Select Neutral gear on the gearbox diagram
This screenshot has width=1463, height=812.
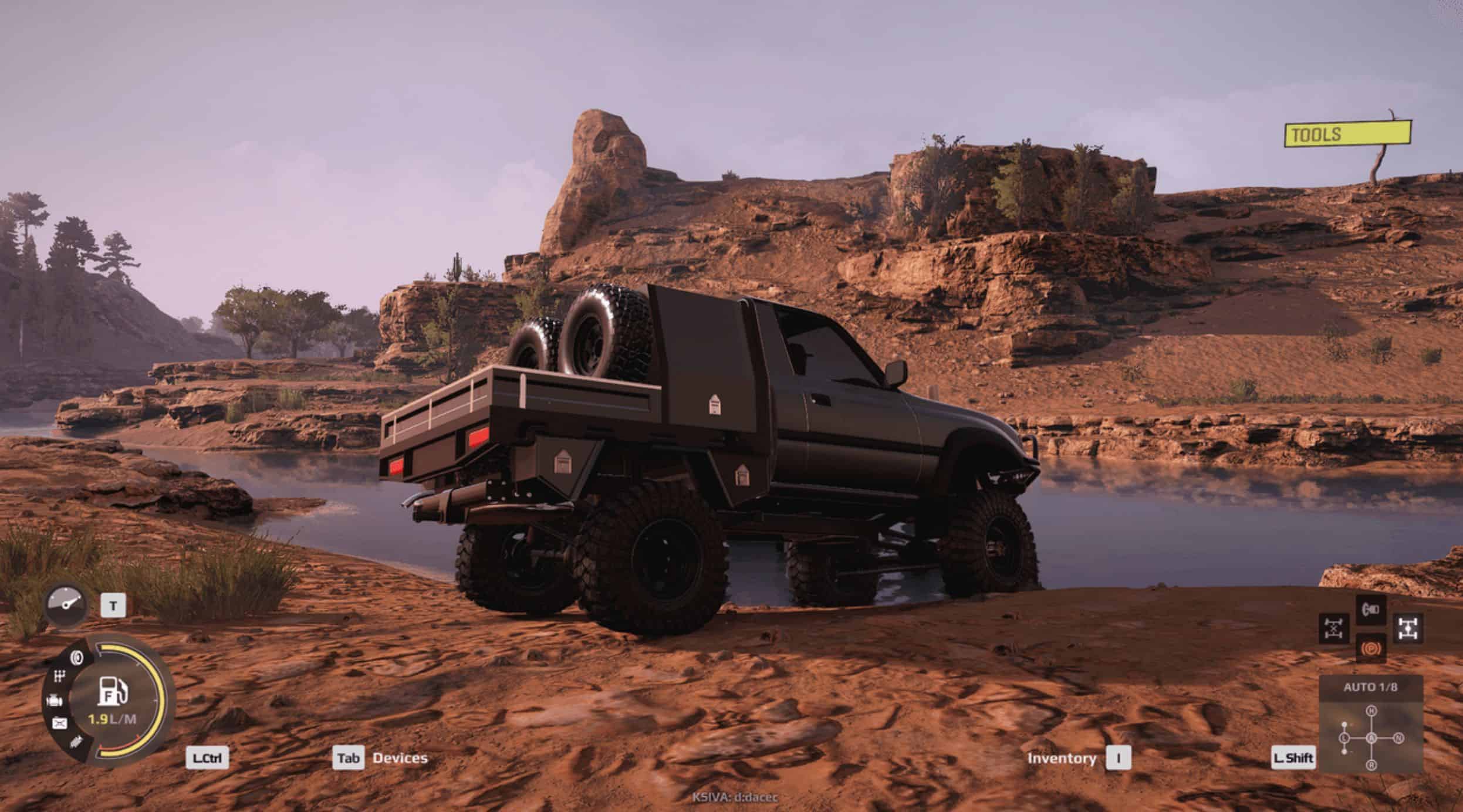[1398, 738]
